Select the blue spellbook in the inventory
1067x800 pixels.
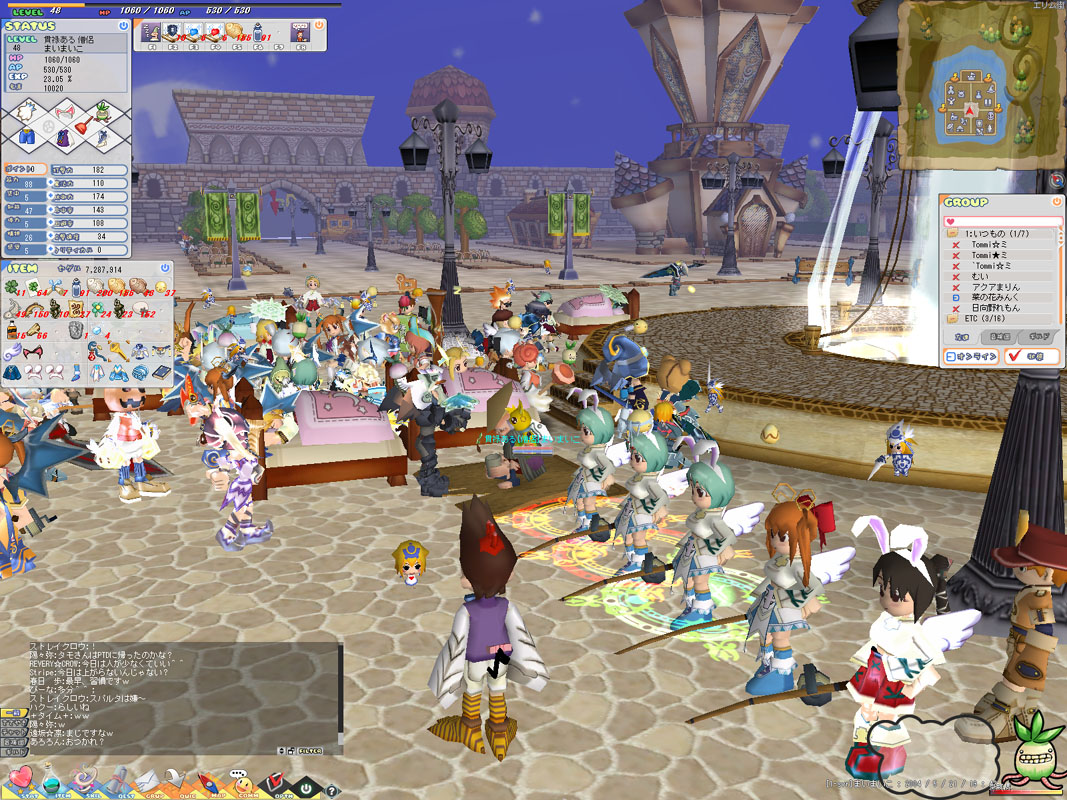[162, 372]
